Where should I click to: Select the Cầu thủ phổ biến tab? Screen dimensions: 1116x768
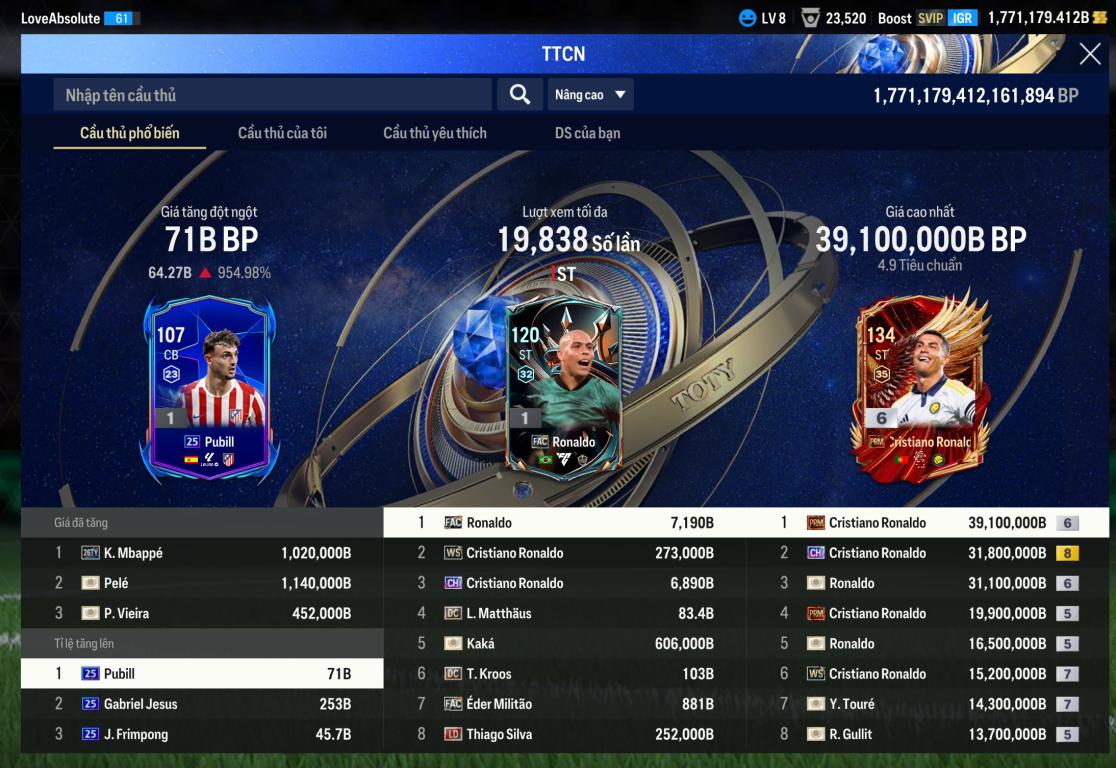click(x=130, y=133)
